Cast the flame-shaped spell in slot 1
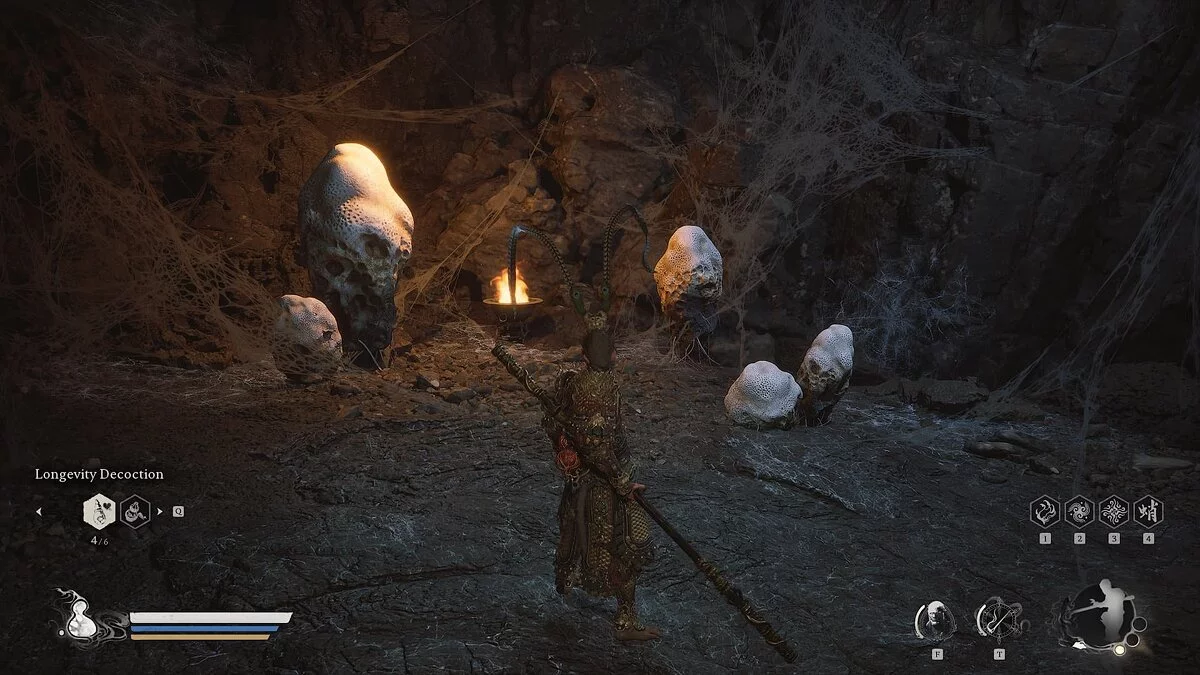The height and width of the screenshot is (675, 1200). pyautogui.click(x=1045, y=512)
